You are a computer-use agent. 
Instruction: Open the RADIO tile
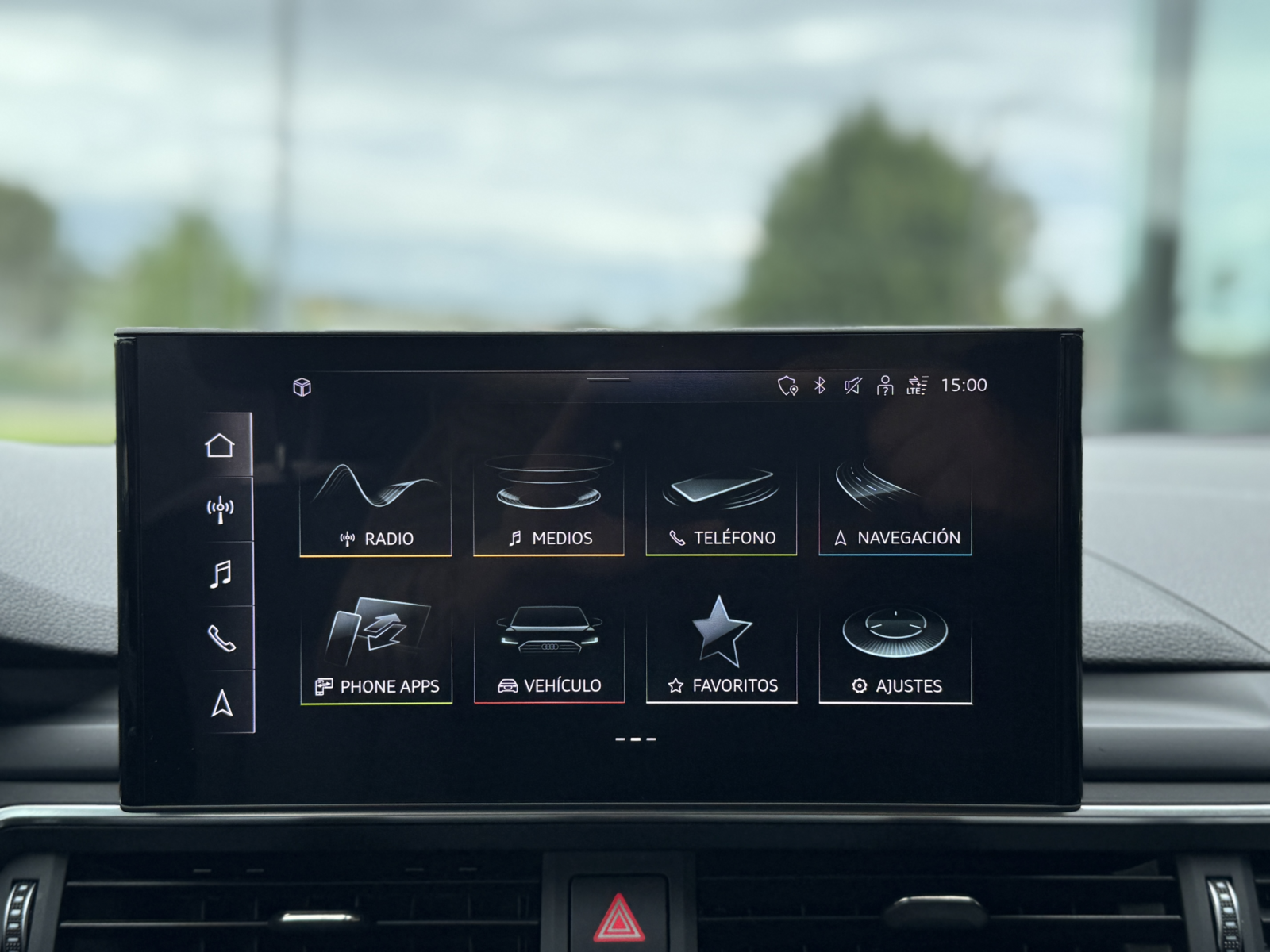point(375,505)
